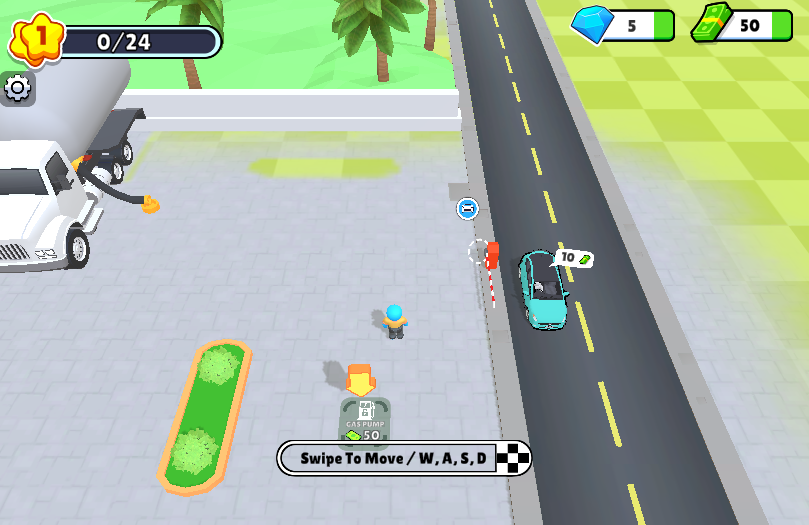This screenshot has width=809, height=525.
Task: Click the green button on the cash counter
Action: click(x=781, y=26)
